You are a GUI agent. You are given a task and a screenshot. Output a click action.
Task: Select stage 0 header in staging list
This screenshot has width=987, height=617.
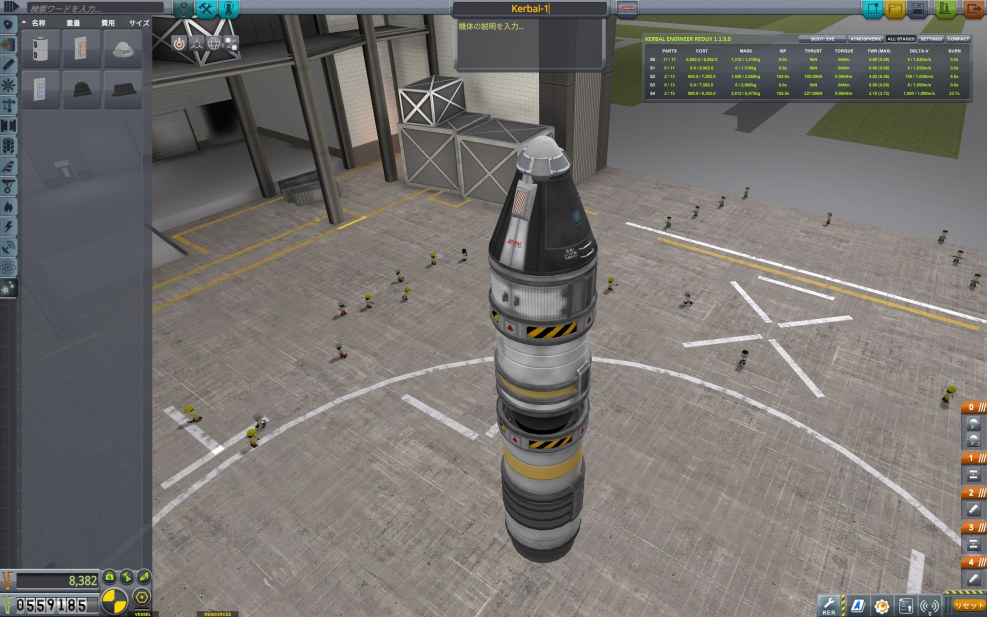pos(970,407)
